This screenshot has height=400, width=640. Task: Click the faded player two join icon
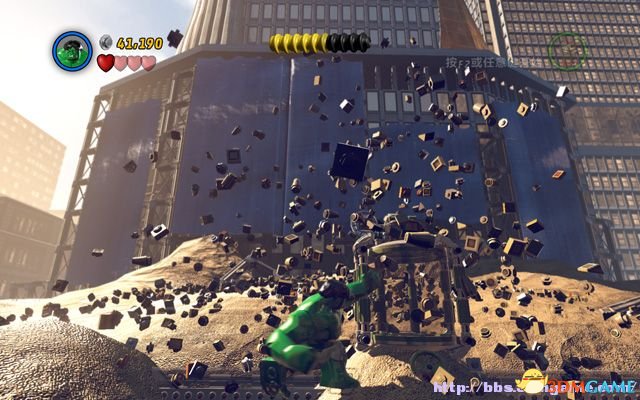click(567, 50)
